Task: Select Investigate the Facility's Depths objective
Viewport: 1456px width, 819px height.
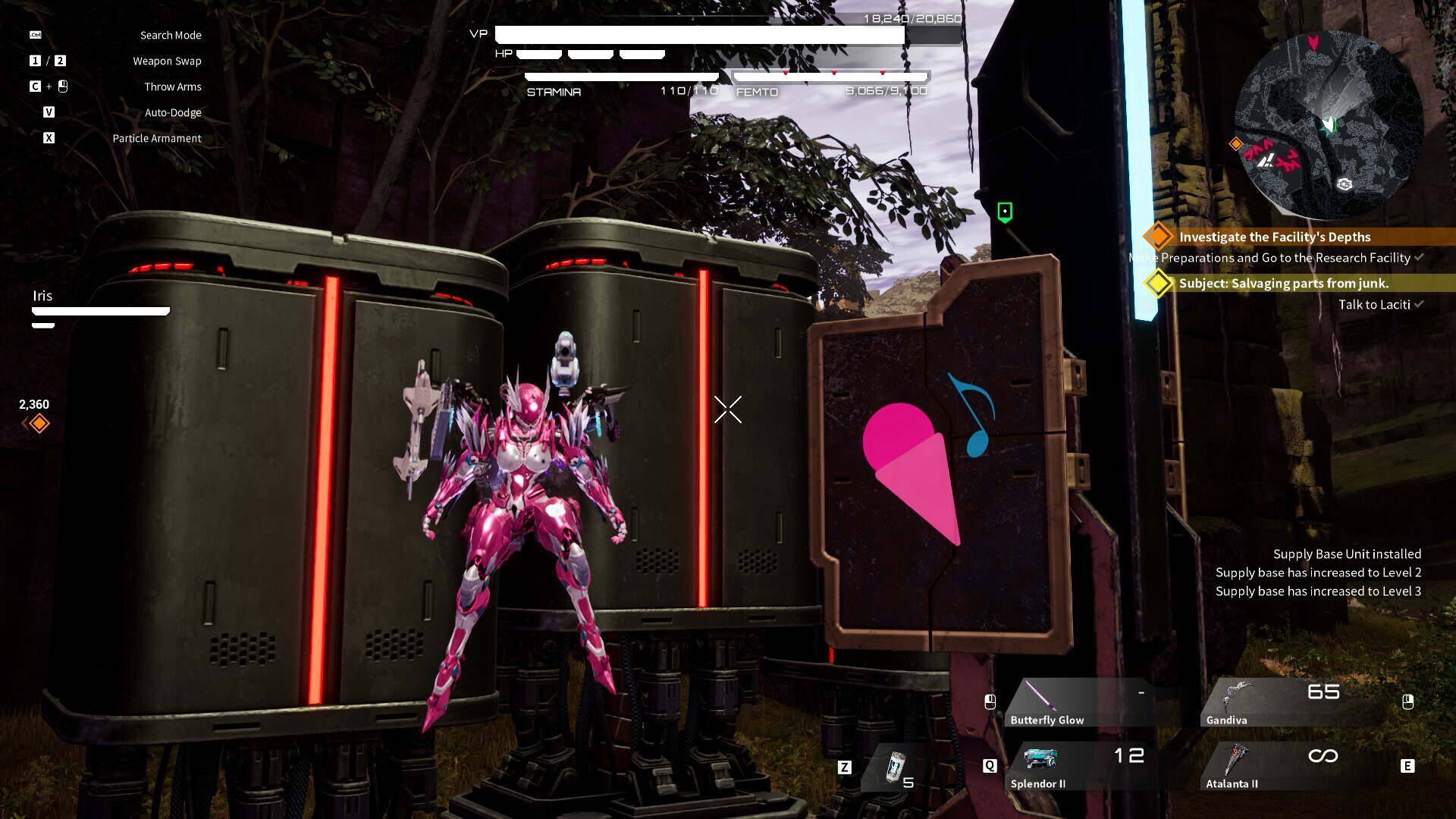Action: [x=1274, y=237]
